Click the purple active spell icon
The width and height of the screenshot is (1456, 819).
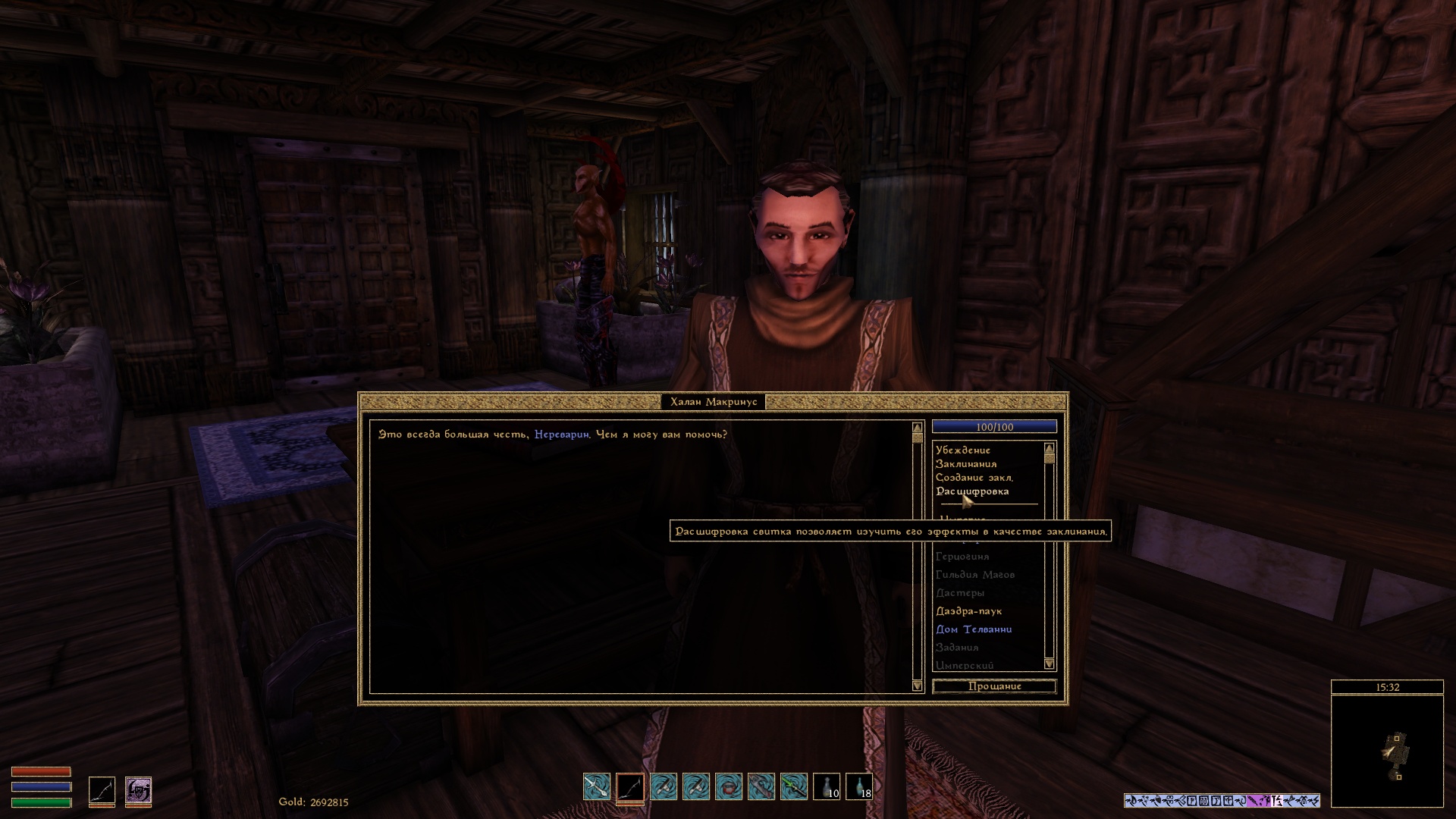pos(138,790)
